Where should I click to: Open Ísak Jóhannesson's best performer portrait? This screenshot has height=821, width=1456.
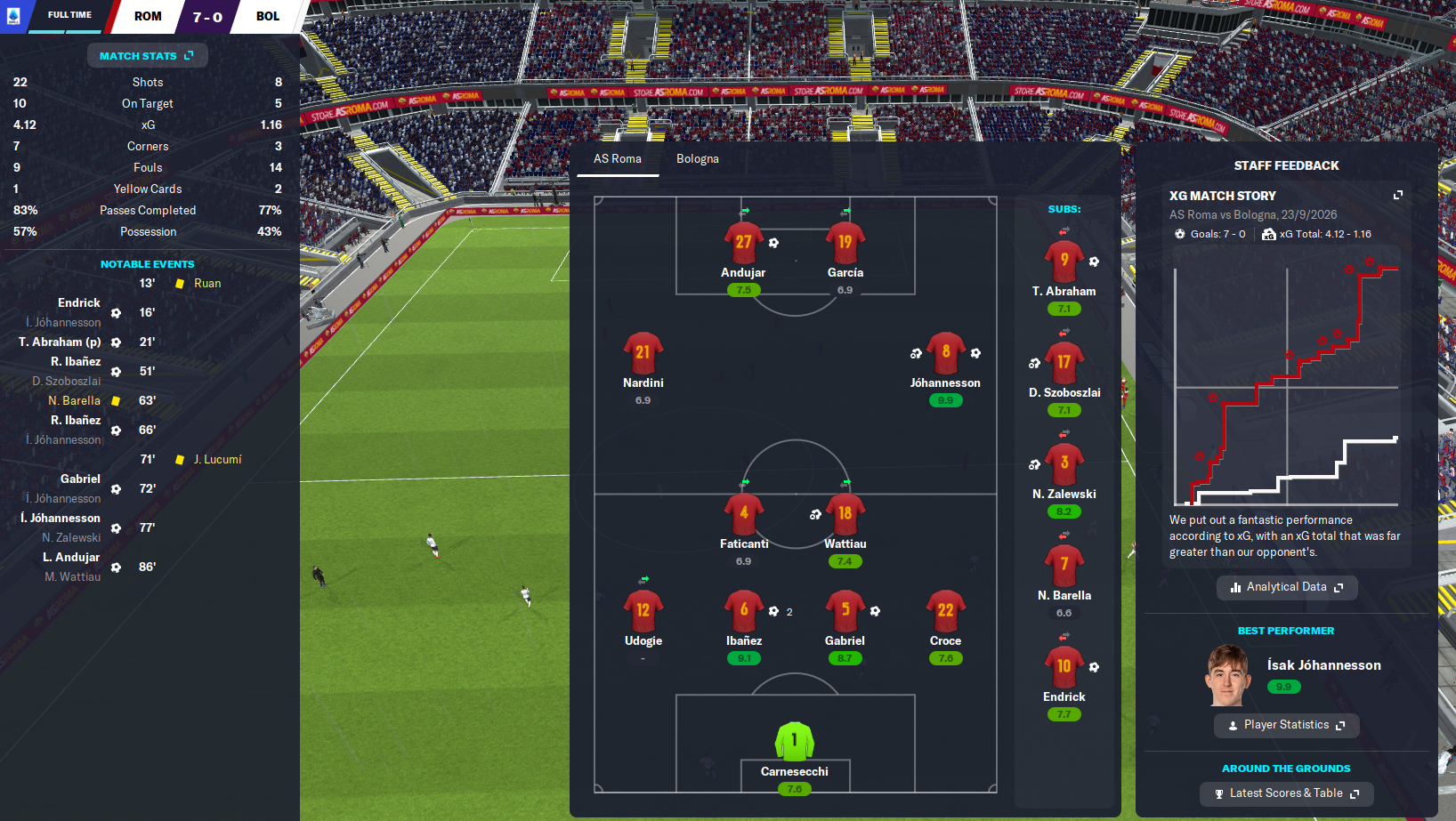[x=1228, y=676]
